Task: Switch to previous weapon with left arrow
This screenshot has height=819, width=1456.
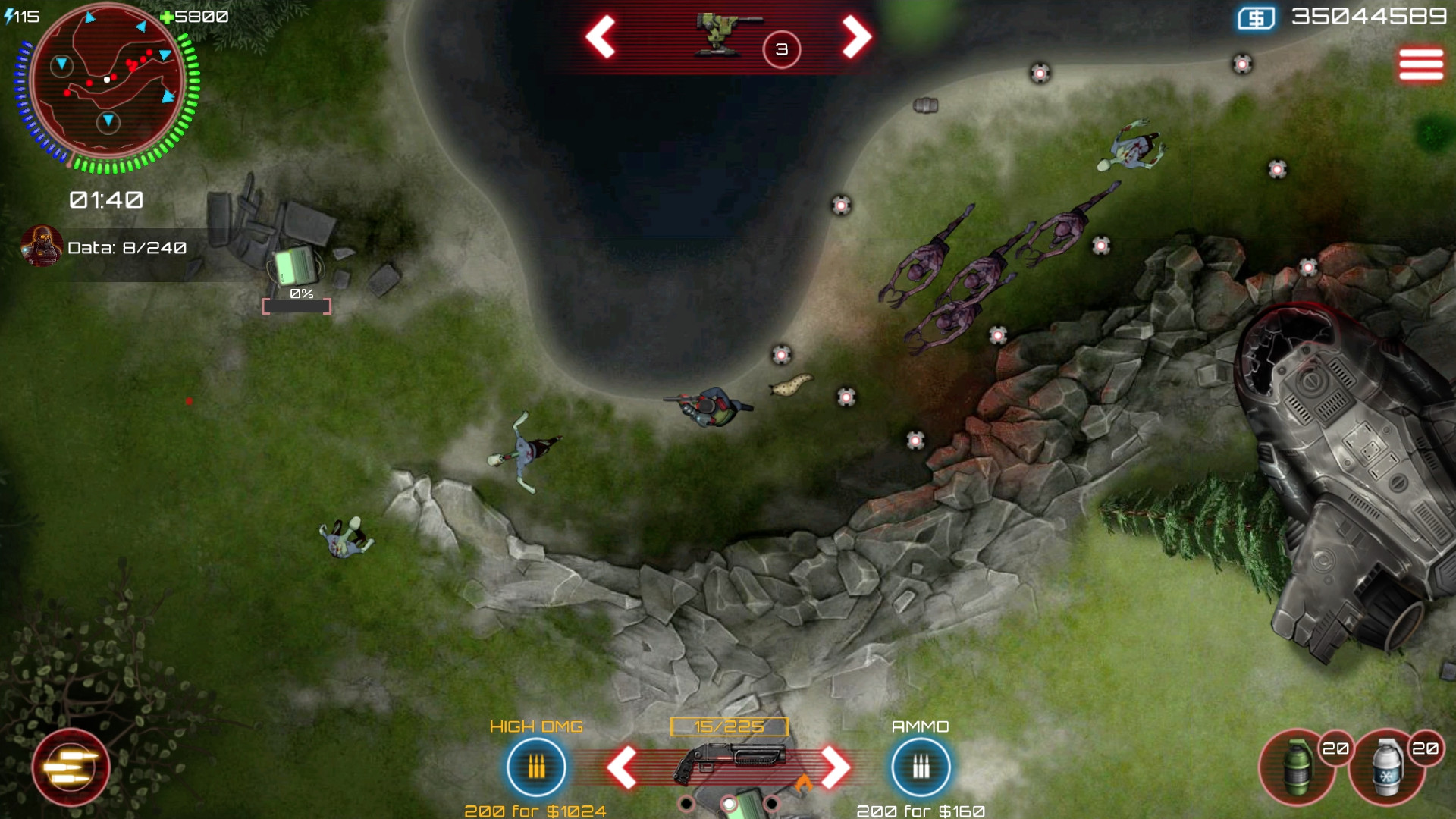Action: click(x=623, y=767)
